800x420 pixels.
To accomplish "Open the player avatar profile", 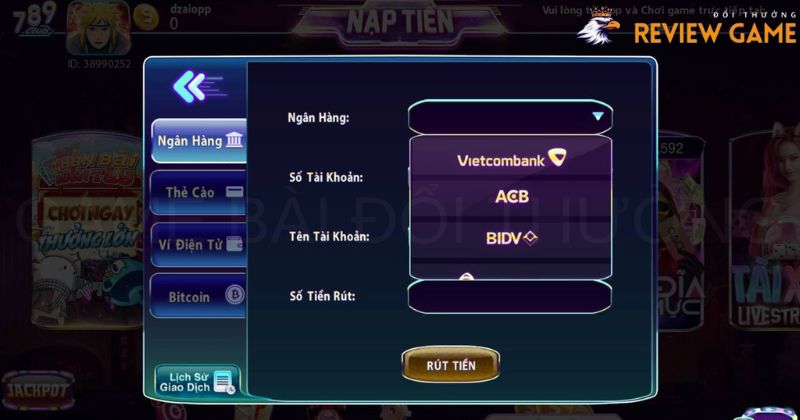I will pyautogui.click(x=99, y=27).
